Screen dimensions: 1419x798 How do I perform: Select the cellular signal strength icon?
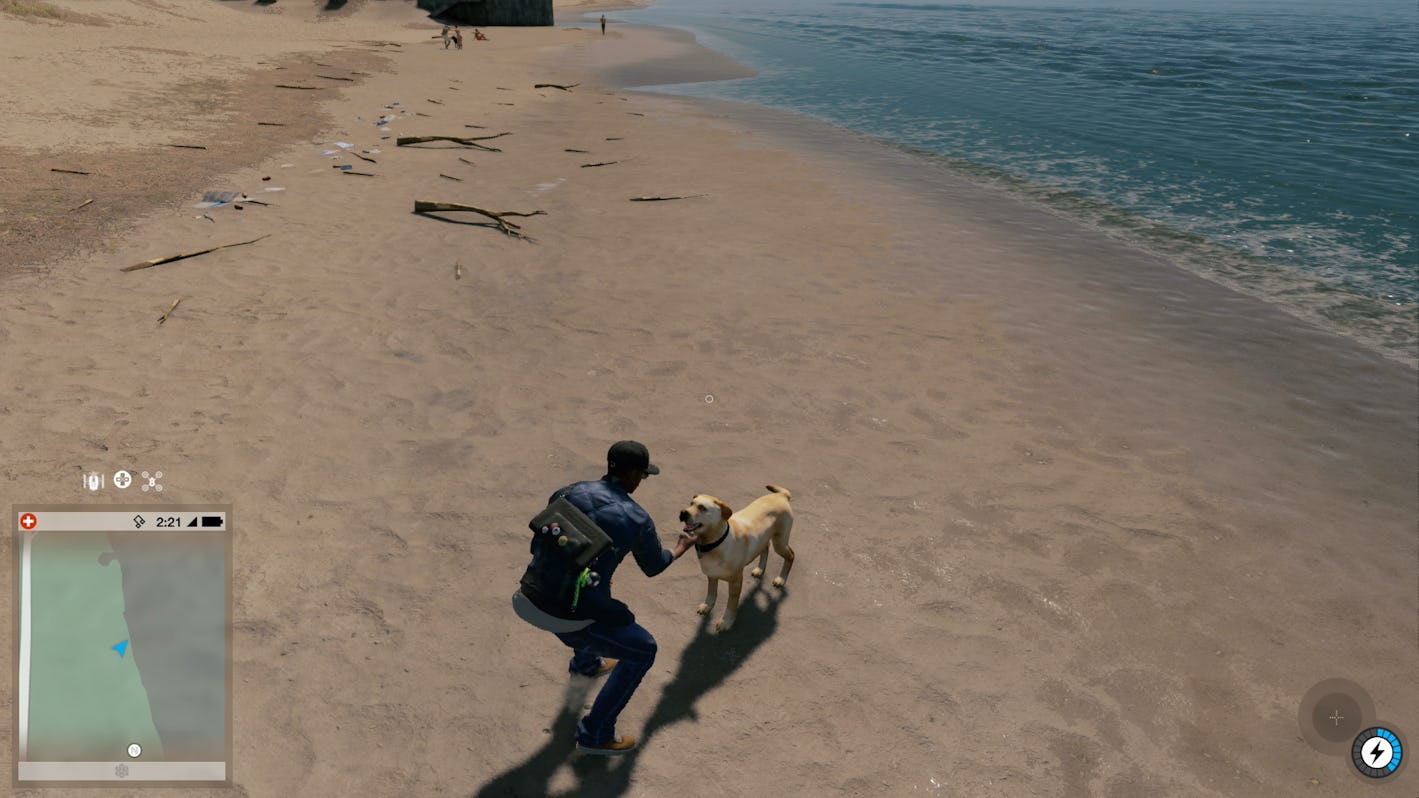click(194, 520)
